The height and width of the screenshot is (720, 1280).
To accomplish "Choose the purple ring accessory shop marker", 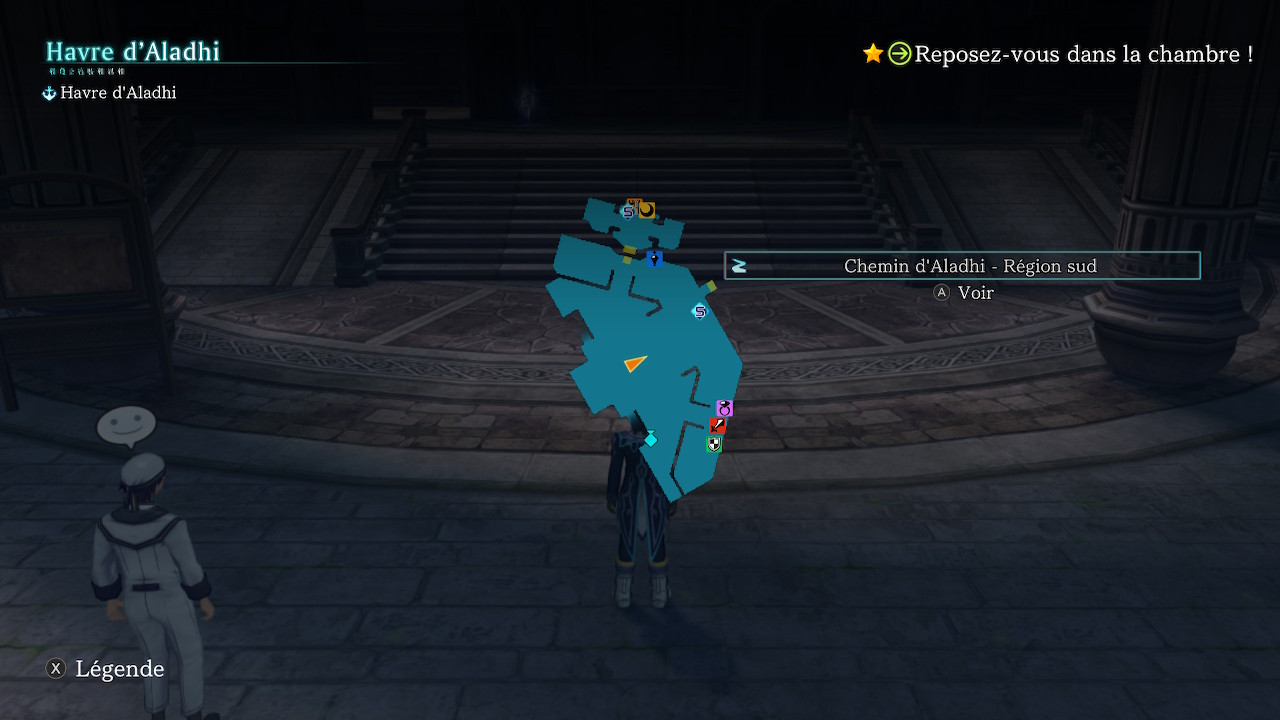I will [725, 408].
